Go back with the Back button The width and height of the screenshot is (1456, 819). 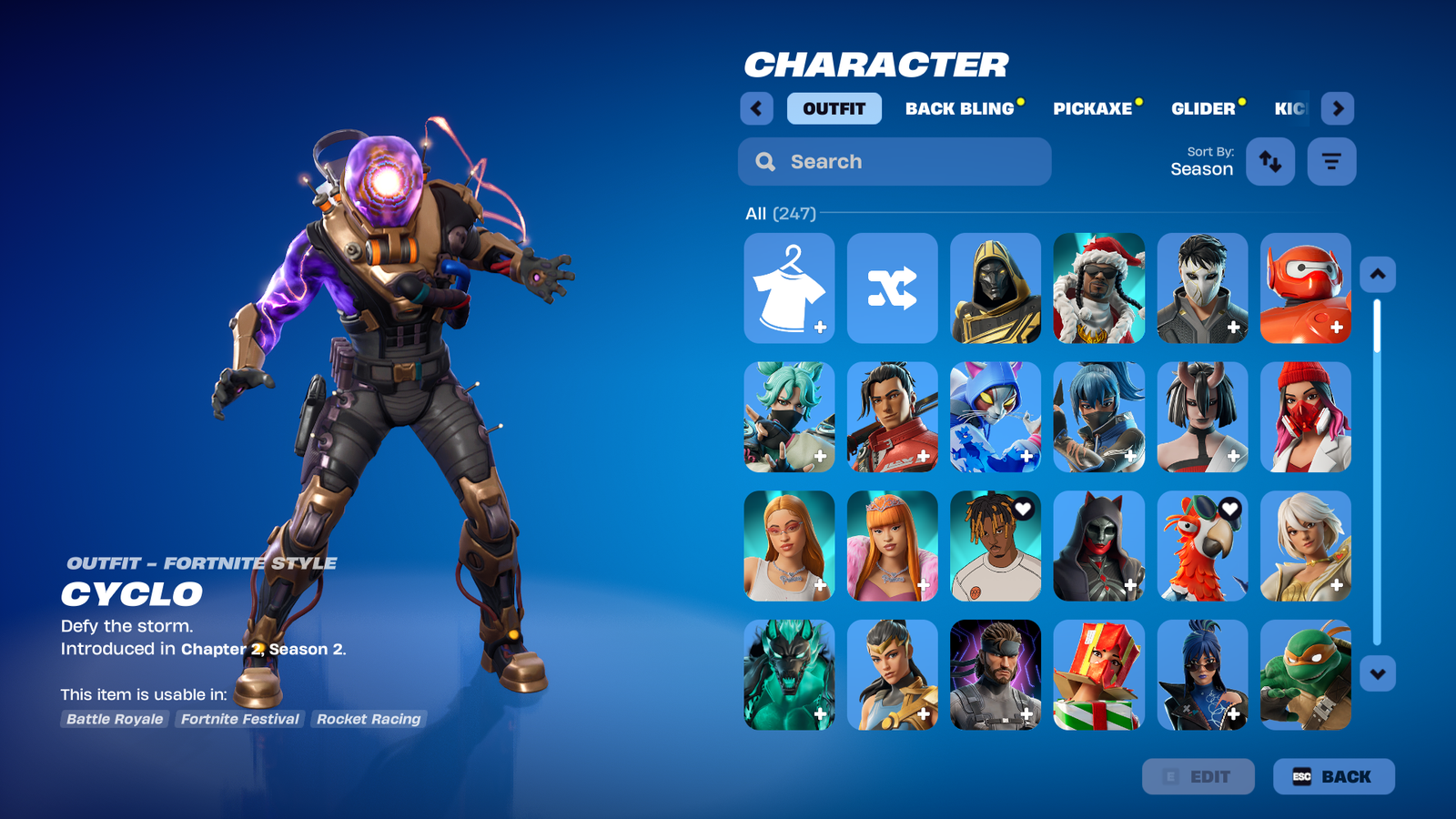(1333, 776)
